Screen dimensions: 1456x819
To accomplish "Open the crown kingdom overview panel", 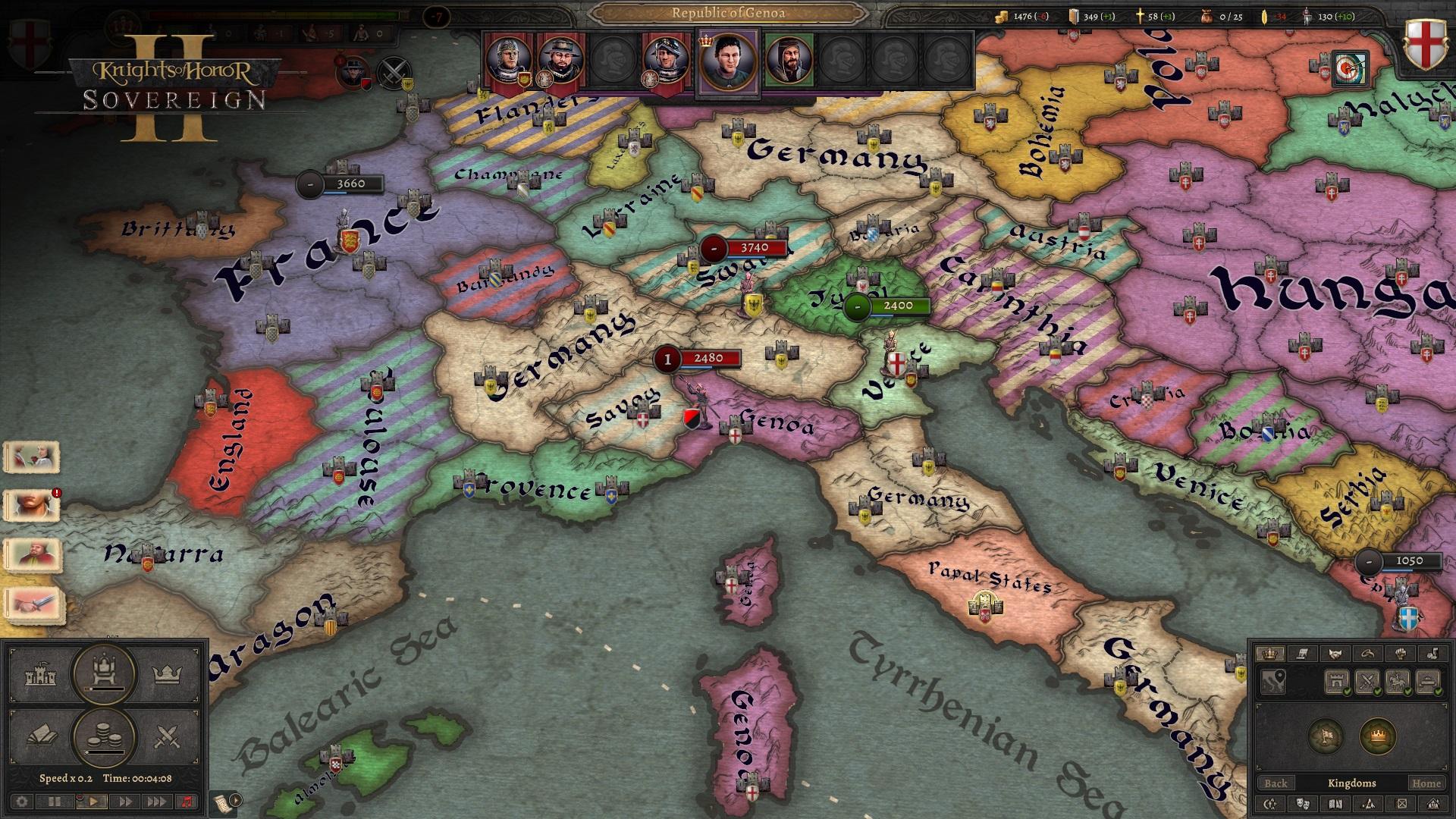I will pos(168,674).
